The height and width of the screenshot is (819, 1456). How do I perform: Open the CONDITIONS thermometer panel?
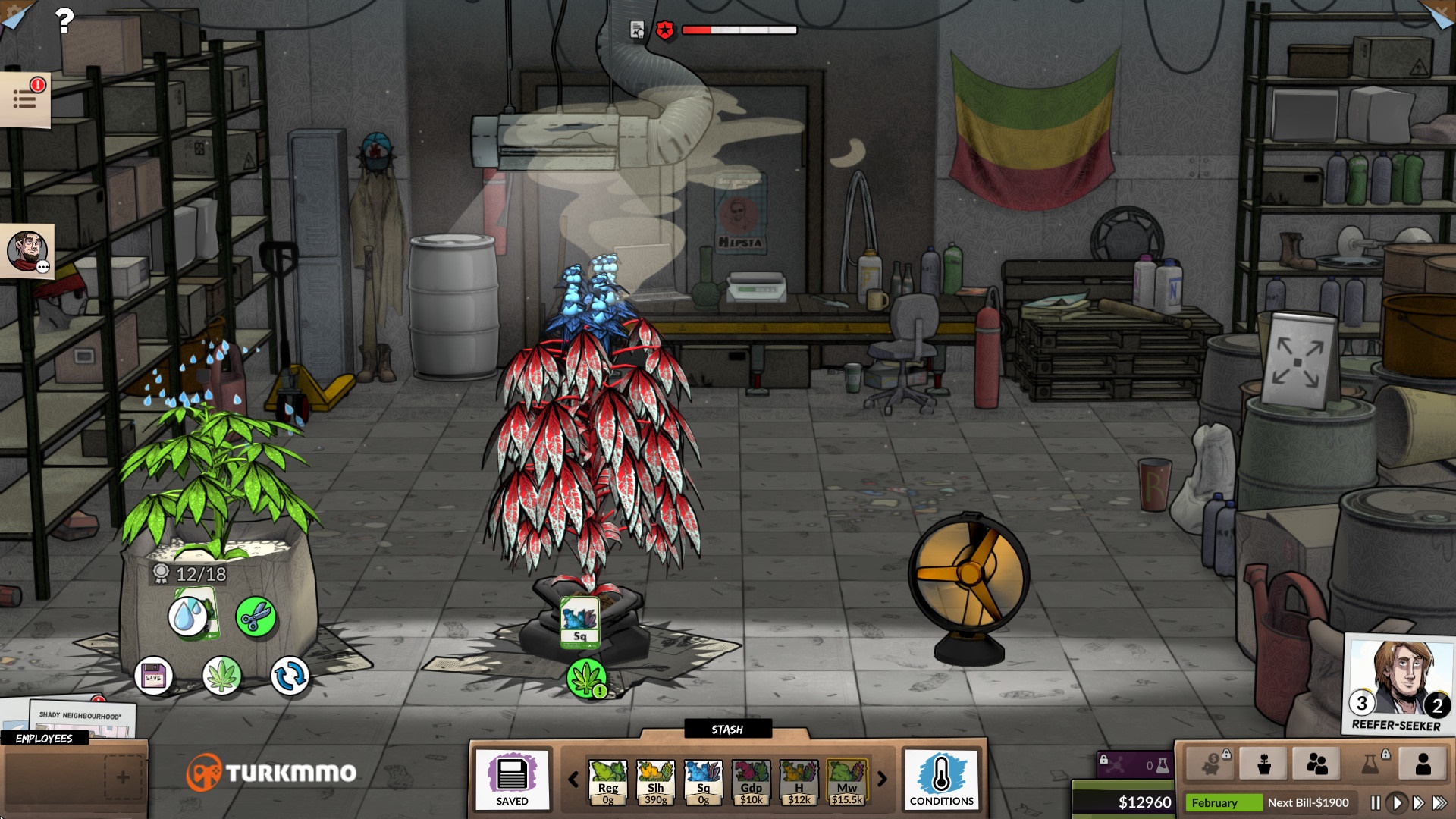click(x=942, y=781)
